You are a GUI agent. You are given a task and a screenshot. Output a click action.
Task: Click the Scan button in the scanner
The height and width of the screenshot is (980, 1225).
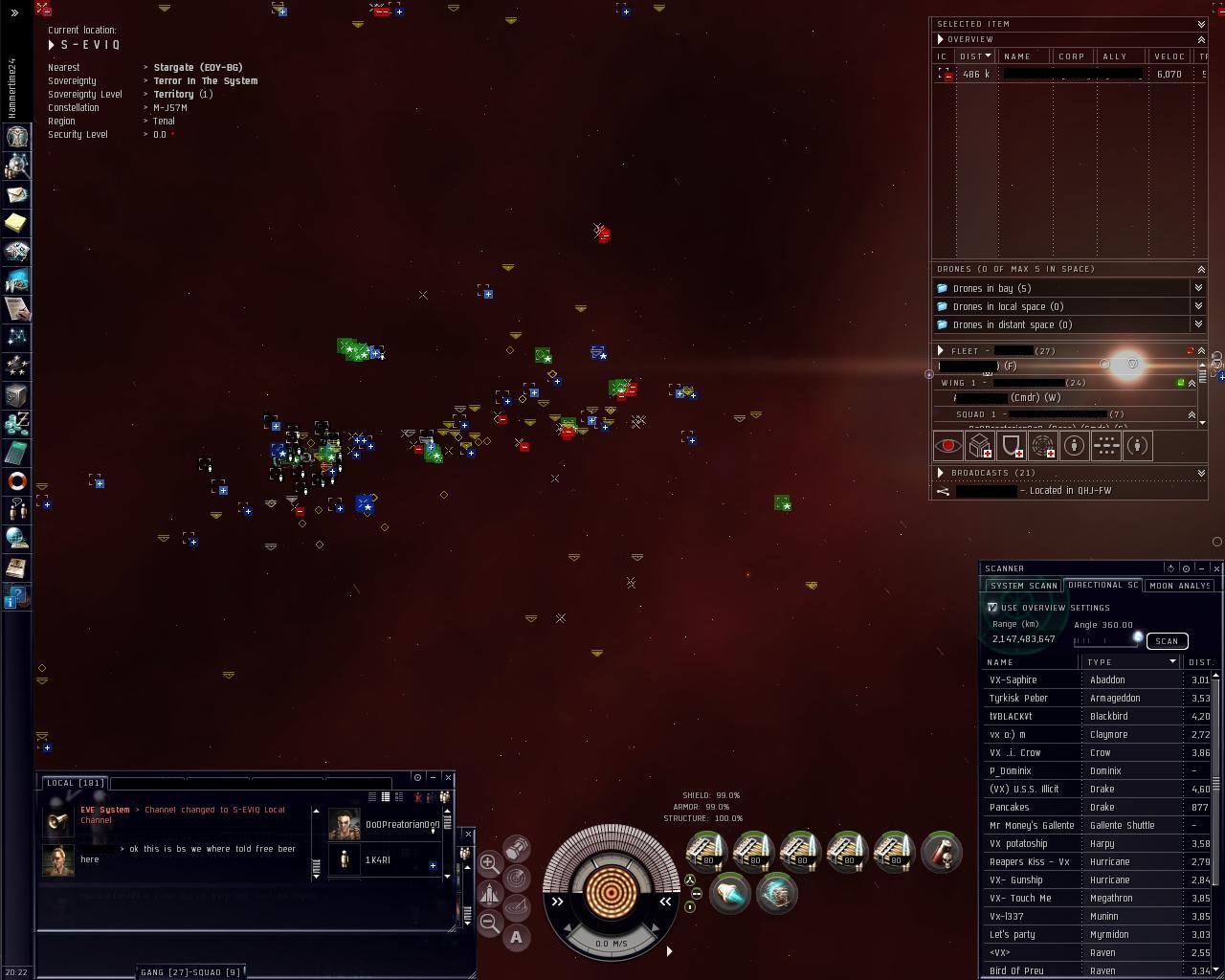[x=1167, y=641]
